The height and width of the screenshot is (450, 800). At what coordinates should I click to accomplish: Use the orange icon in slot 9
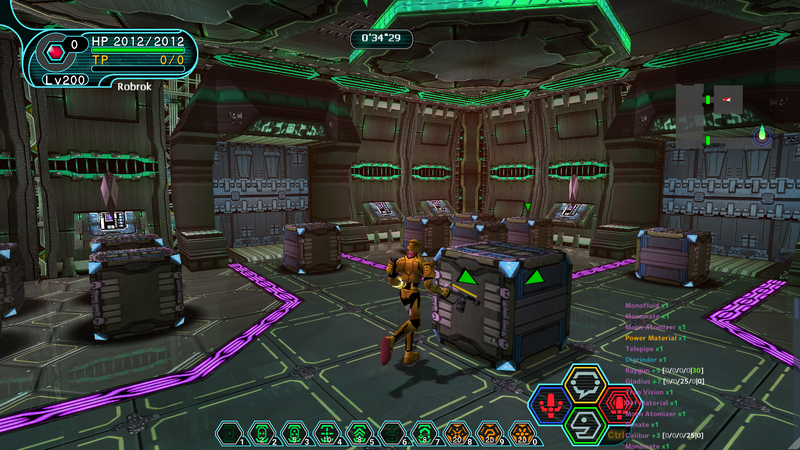(x=490, y=433)
